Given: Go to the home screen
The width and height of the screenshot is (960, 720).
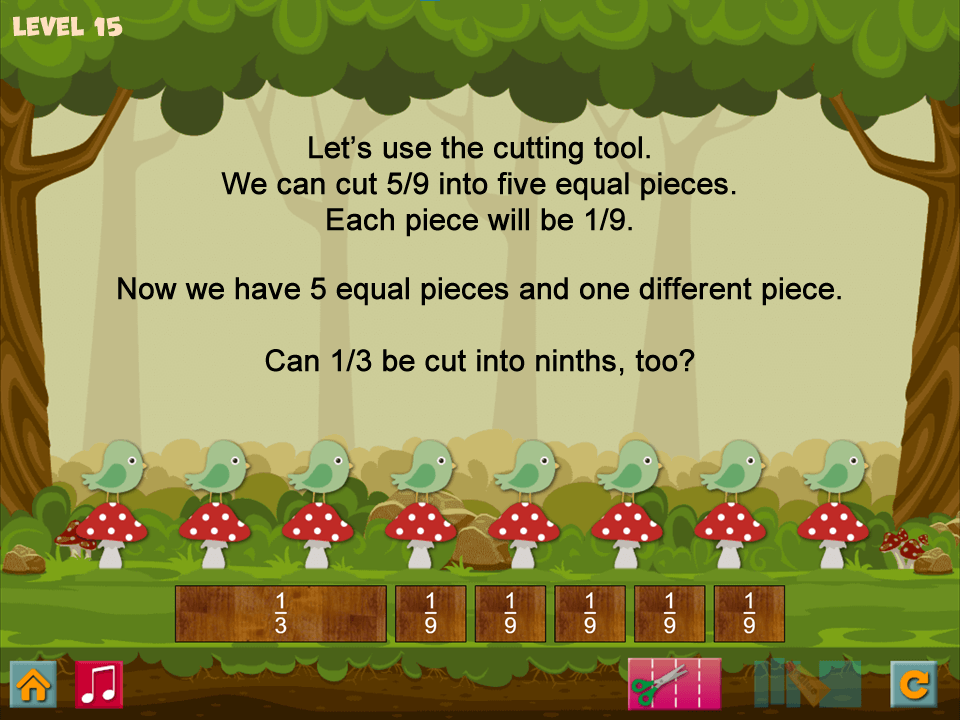Looking at the screenshot, I should point(33,685).
